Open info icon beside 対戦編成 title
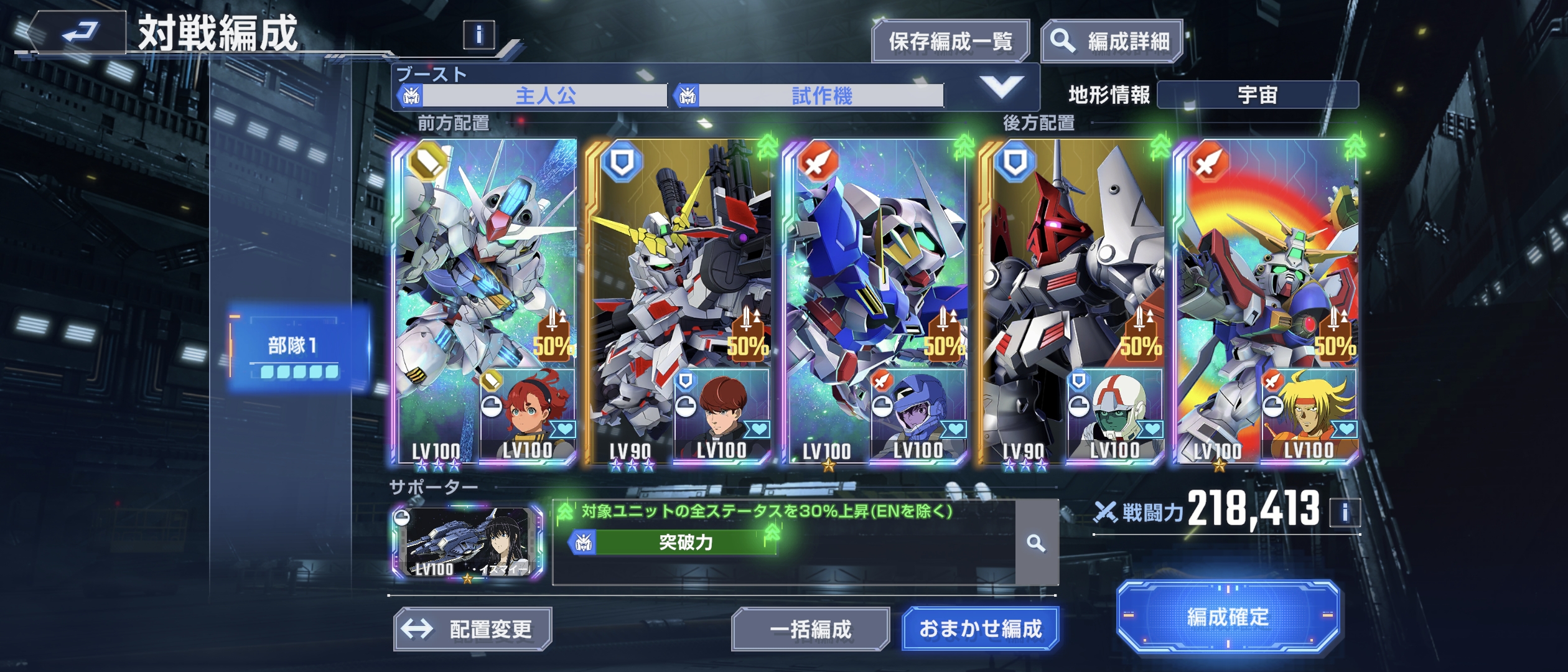Image resolution: width=1568 pixels, height=672 pixels. click(478, 35)
